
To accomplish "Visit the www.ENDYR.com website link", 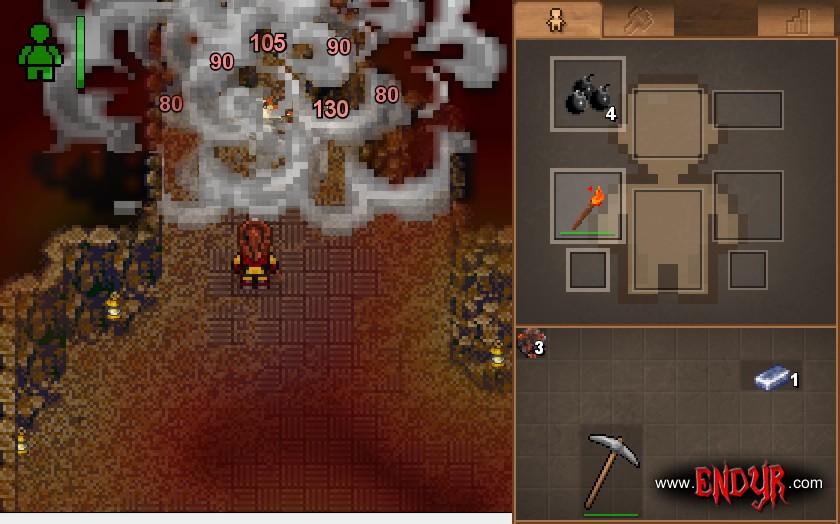I will click(x=738, y=483).
